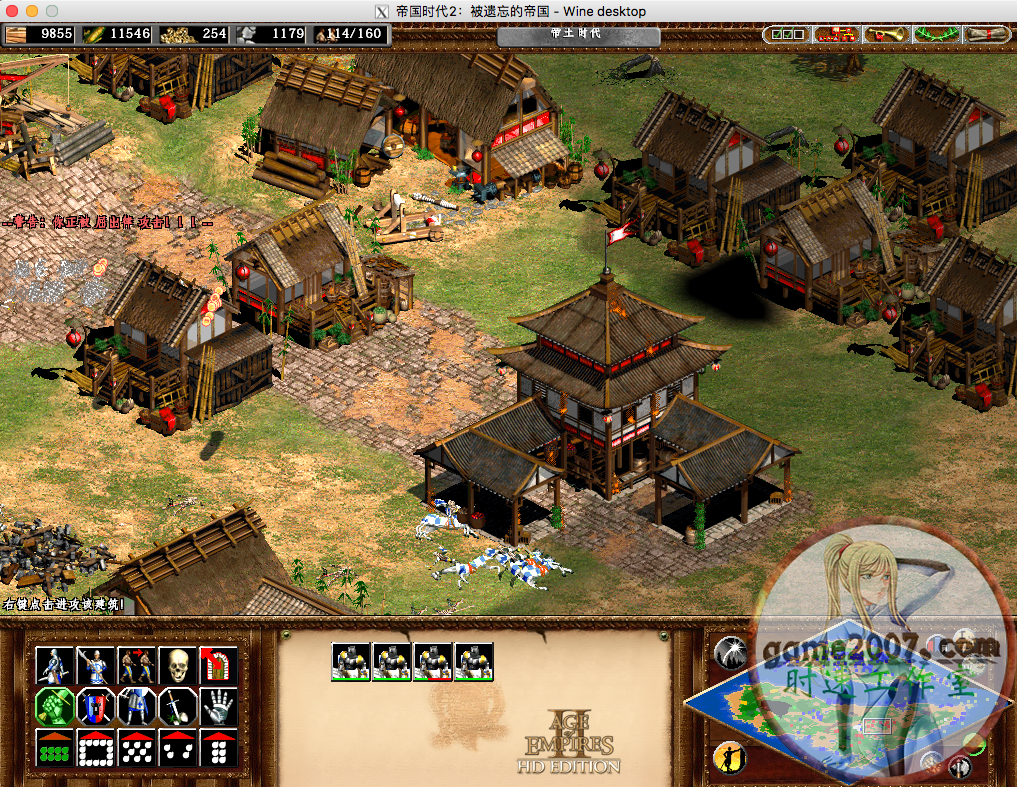Open diplomacy with the laurel wreath button
This screenshot has width=1017, height=787.
936,34
